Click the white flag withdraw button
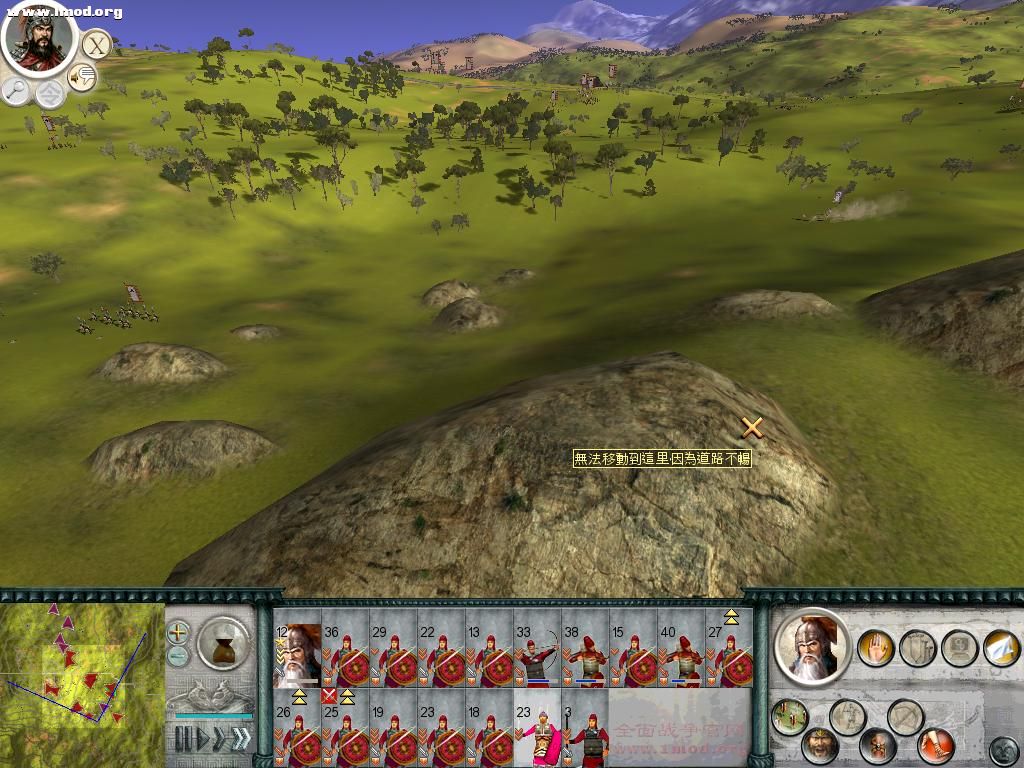Screen dimensions: 1024x768 coord(1001,647)
